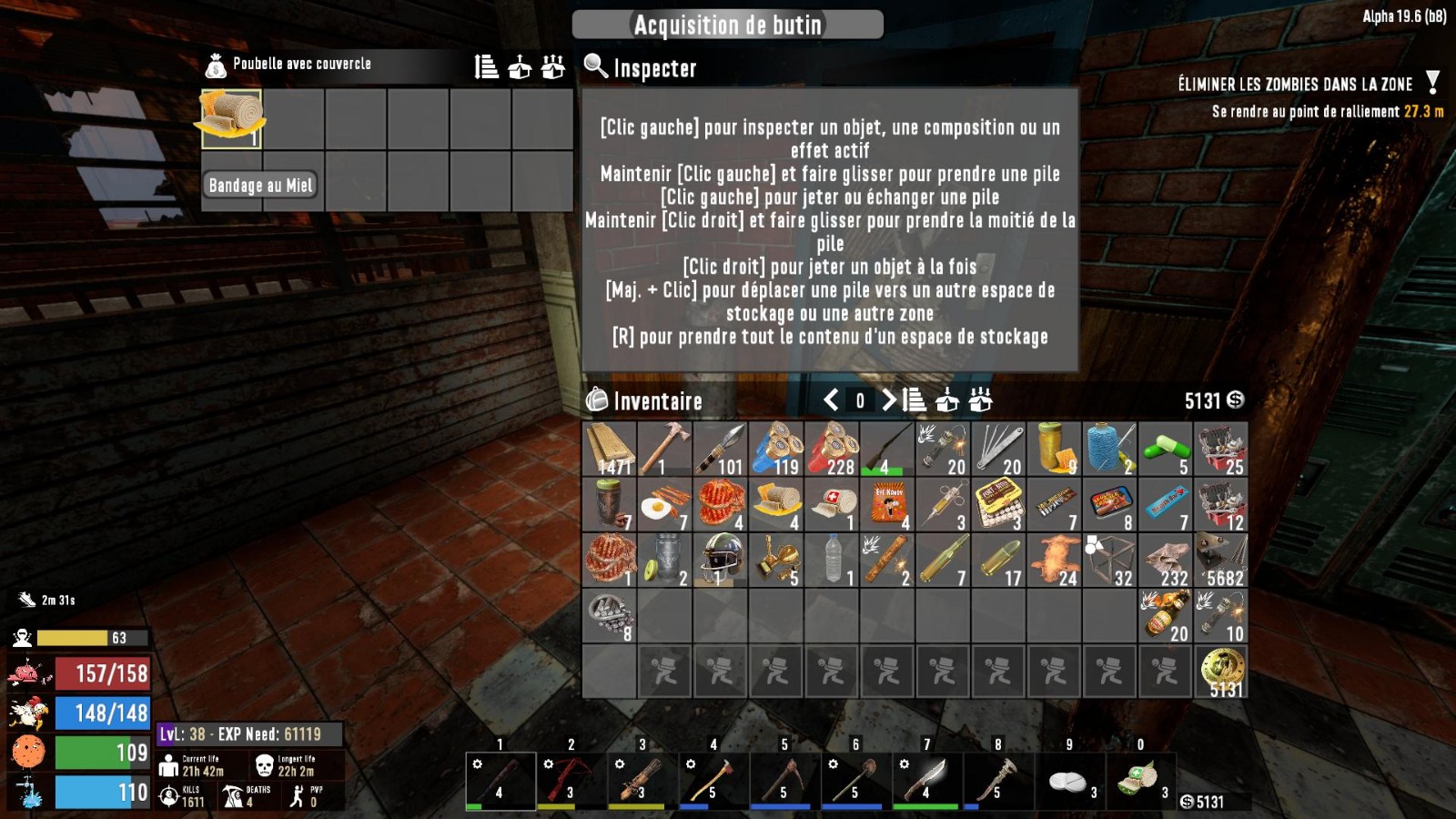Choose the cloth fragments stack of 232
This screenshot has height=819, width=1456.
(1165, 560)
